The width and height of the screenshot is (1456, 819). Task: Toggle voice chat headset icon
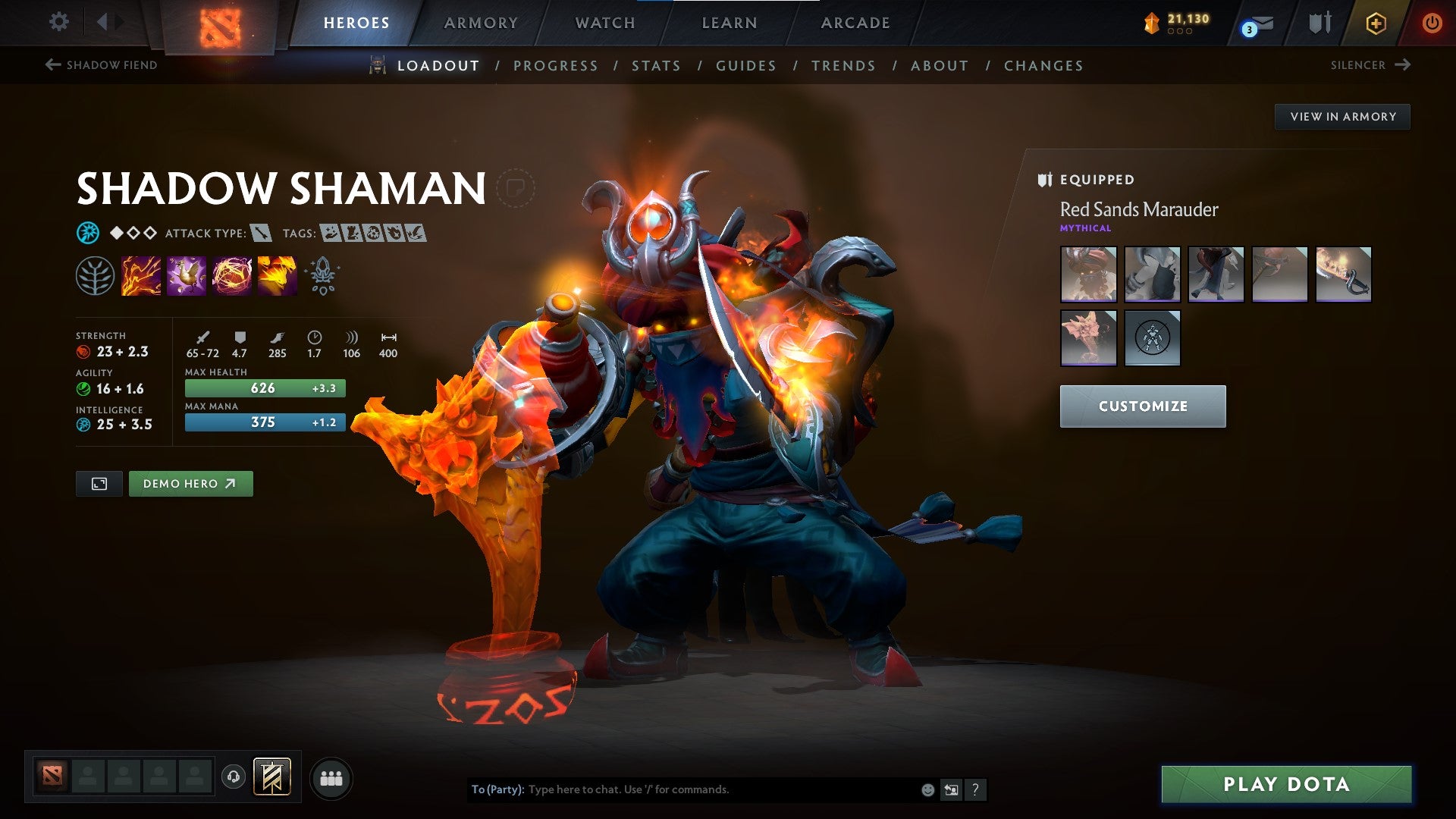coord(233,777)
